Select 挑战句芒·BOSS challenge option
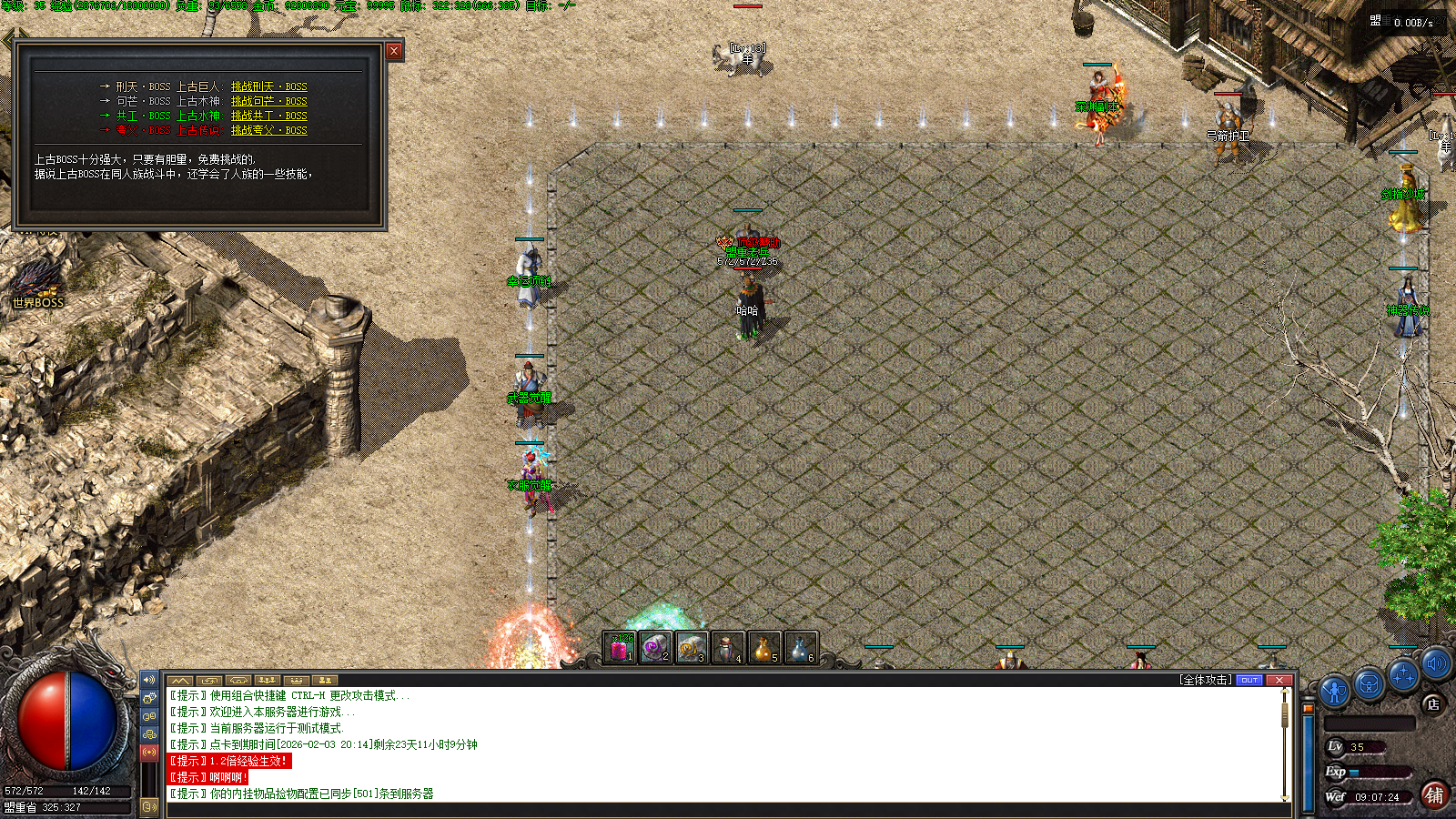 click(268, 102)
